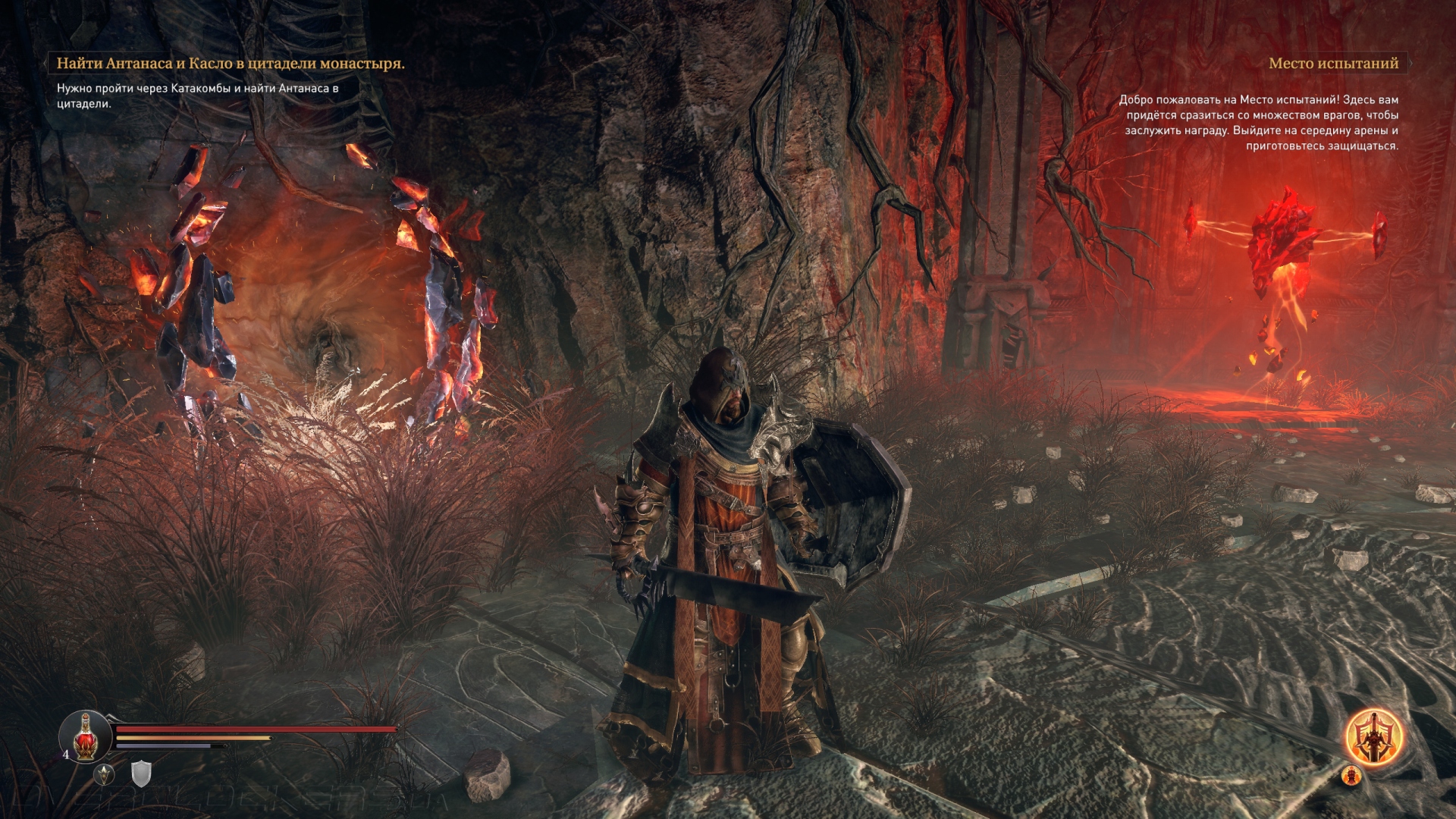Click the small flame crest icon below the potion
The width and height of the screenshot is (1456, 819).
pos(104,774)
